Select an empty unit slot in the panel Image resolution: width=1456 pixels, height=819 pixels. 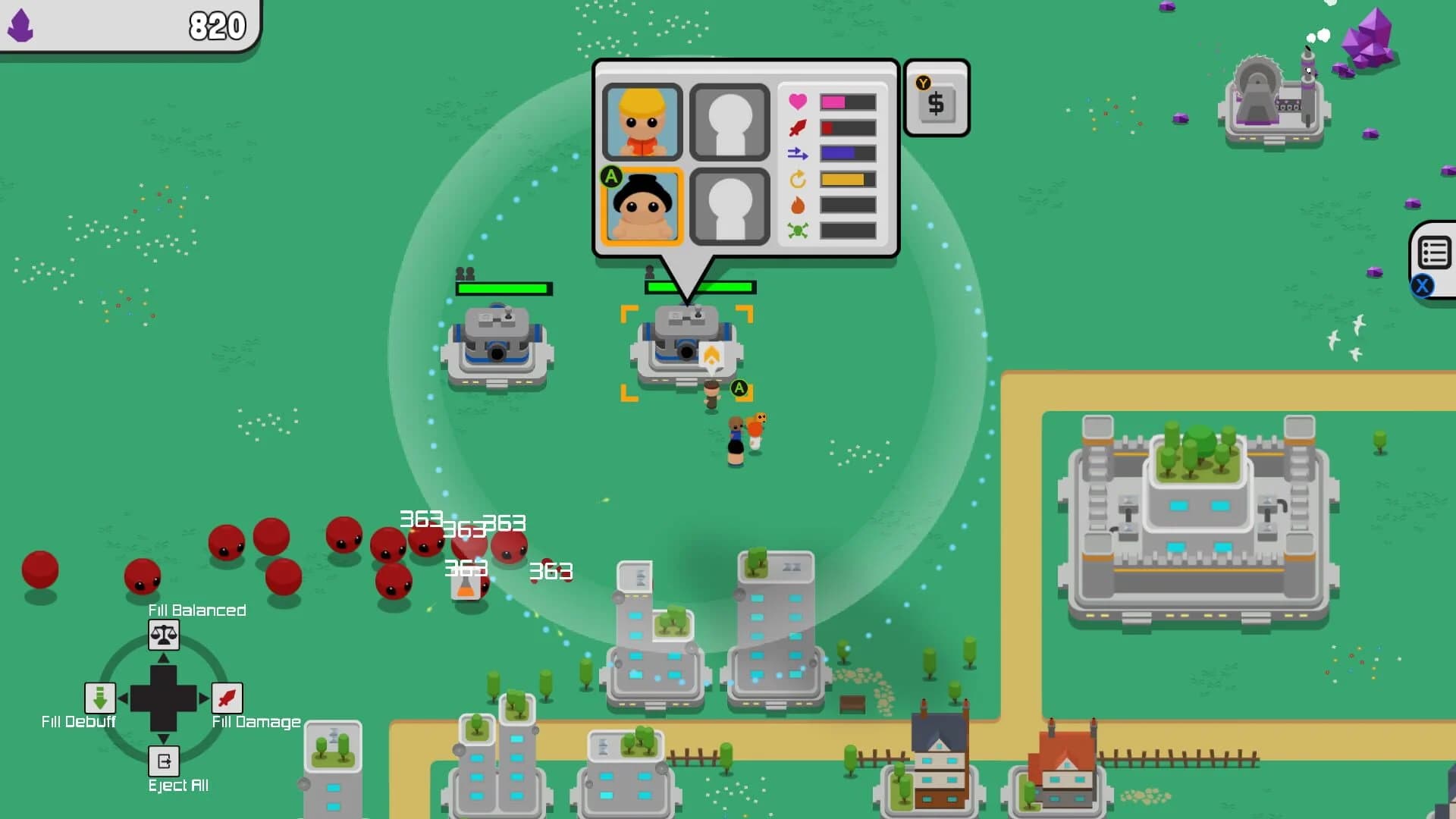tap(728, 121)
